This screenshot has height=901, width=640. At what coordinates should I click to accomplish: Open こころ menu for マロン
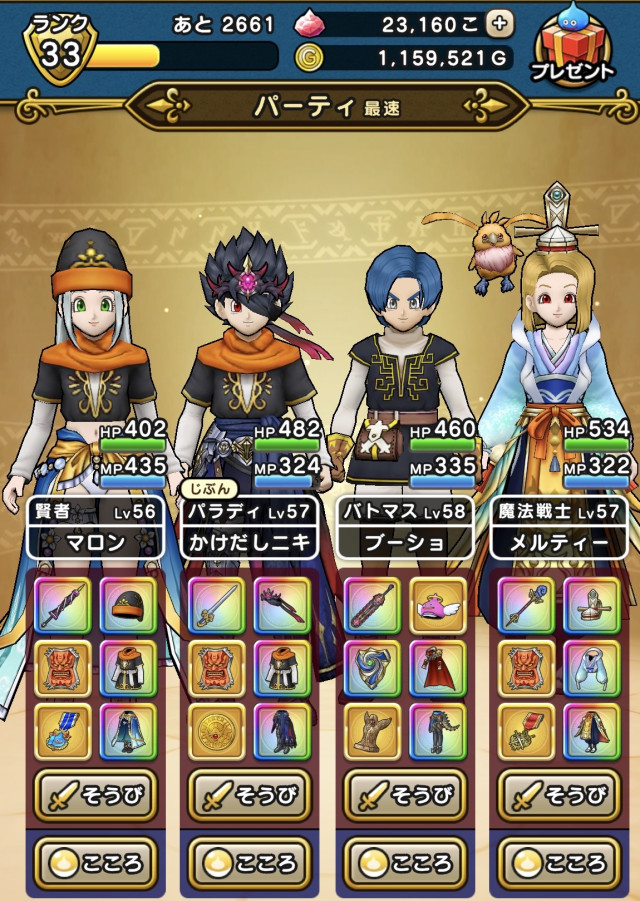click(x=95, y=862)
